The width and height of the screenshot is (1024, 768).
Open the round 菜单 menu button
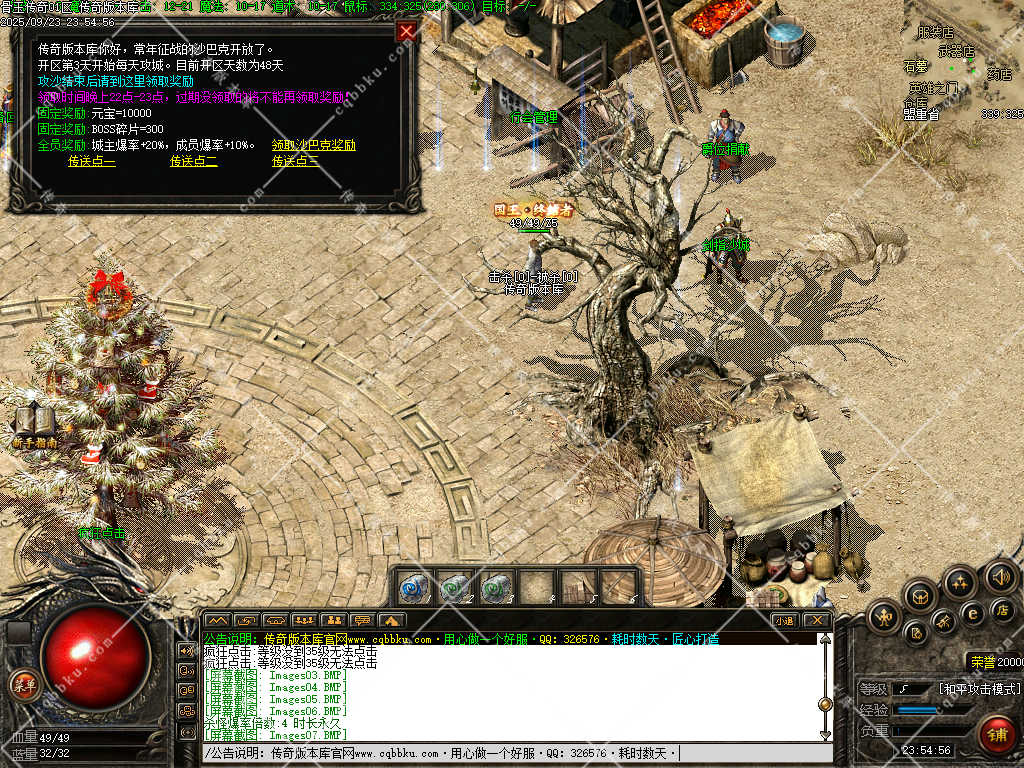[x=23, y=684]
